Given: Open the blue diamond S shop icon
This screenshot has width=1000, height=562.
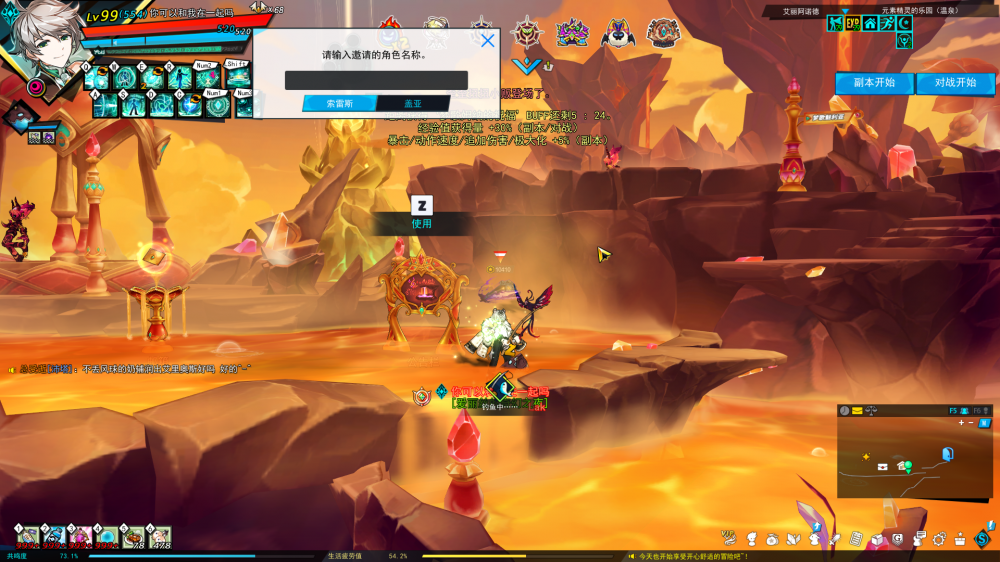Looking at the screenshot, I should (984, 539).
